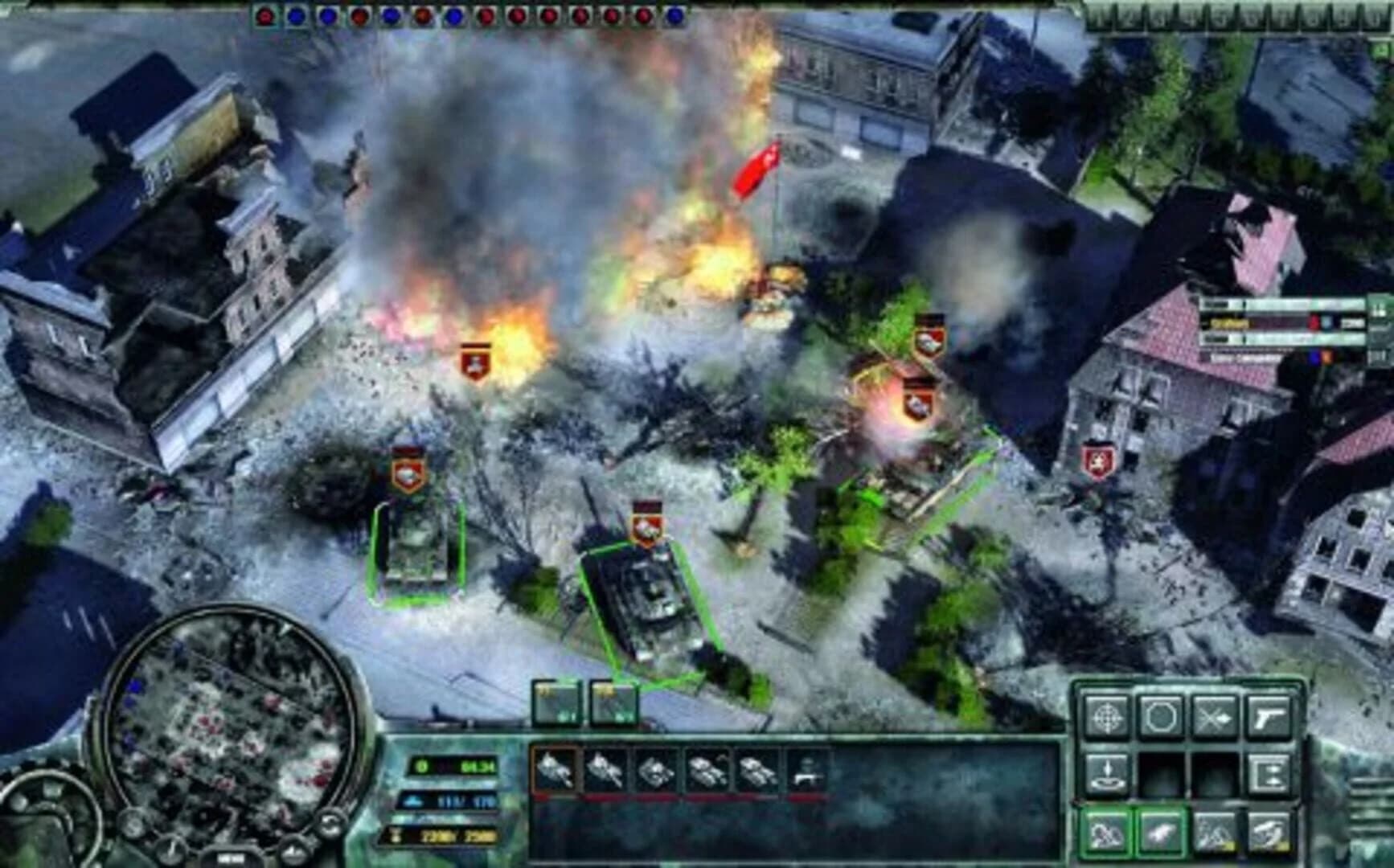1394x868 pixels.
Task: Click the rotate-camera button beside the minimap
Action: tap(330, 824)
